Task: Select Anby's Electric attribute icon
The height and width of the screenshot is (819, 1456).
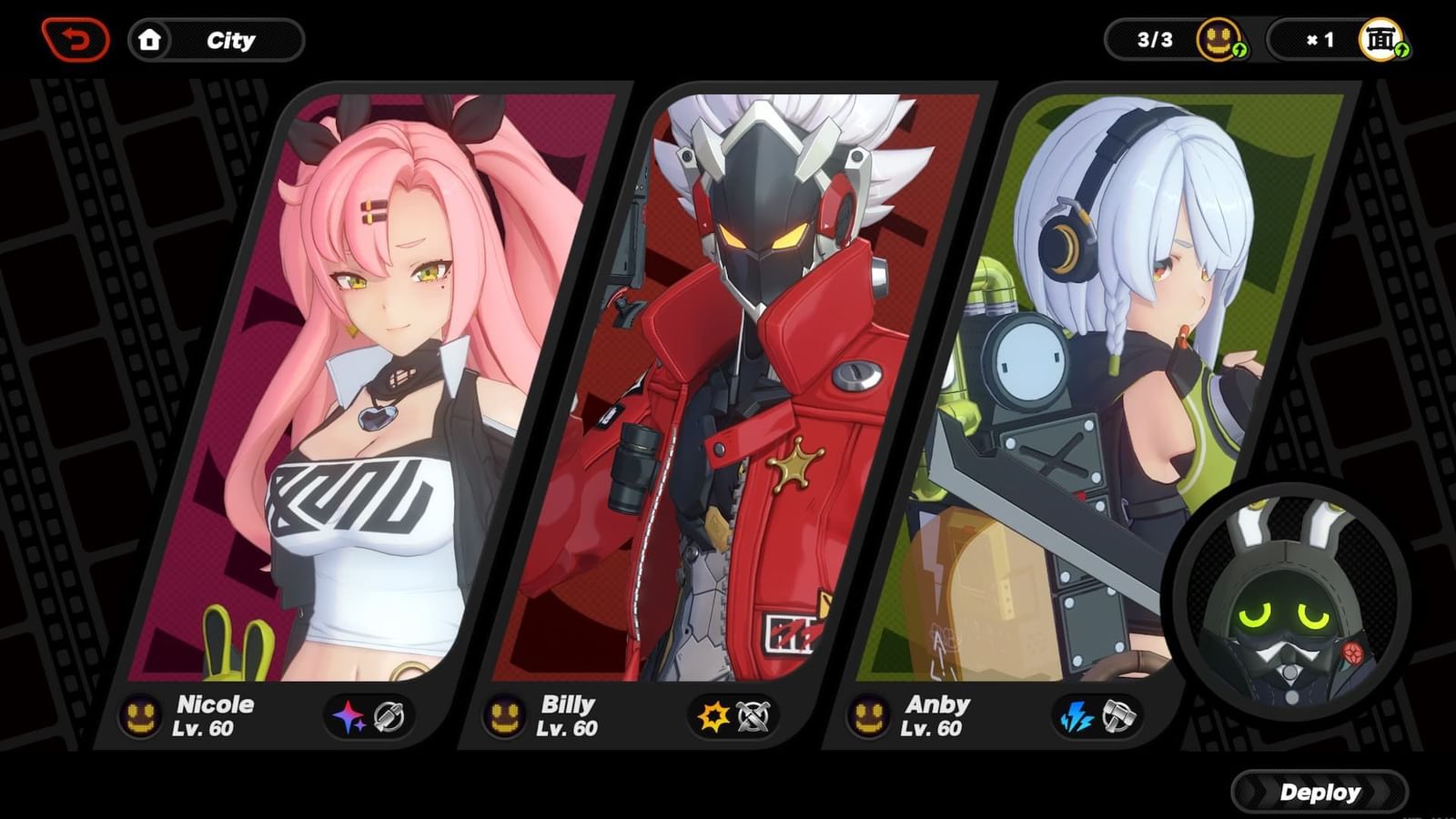Action: tap(1077, 717)
